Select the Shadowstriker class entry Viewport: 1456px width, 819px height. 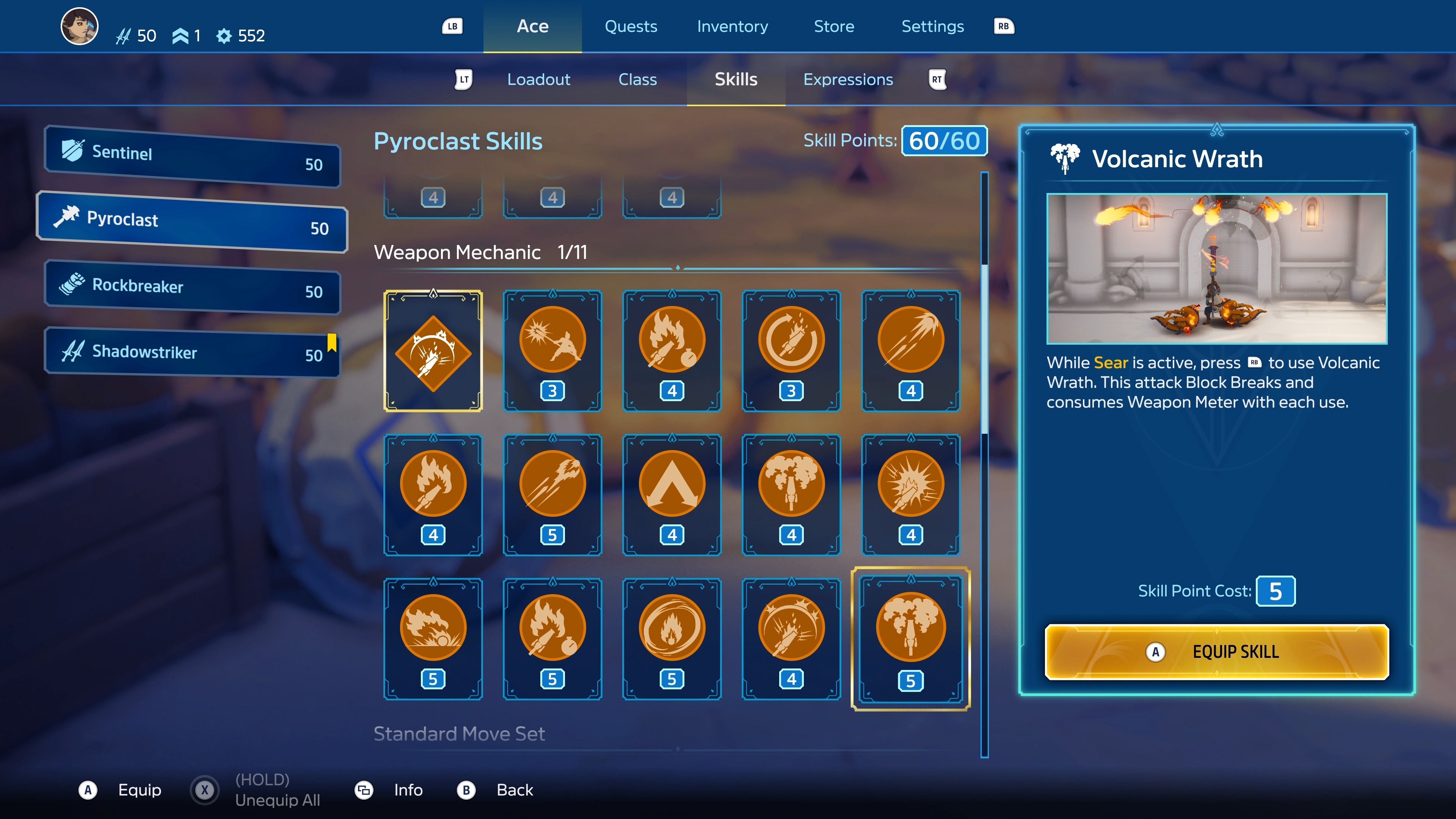(x=192, y=353)
